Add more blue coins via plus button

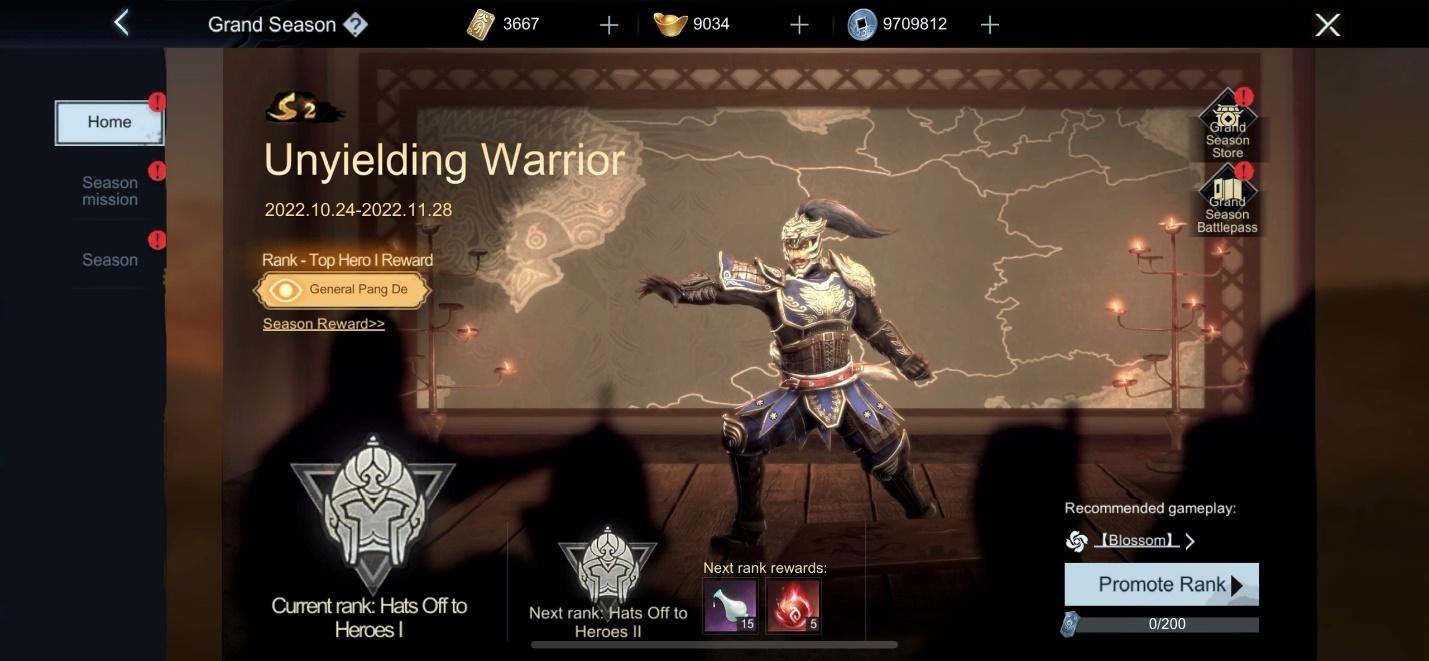pyautogui.click(x=990, y=25)
